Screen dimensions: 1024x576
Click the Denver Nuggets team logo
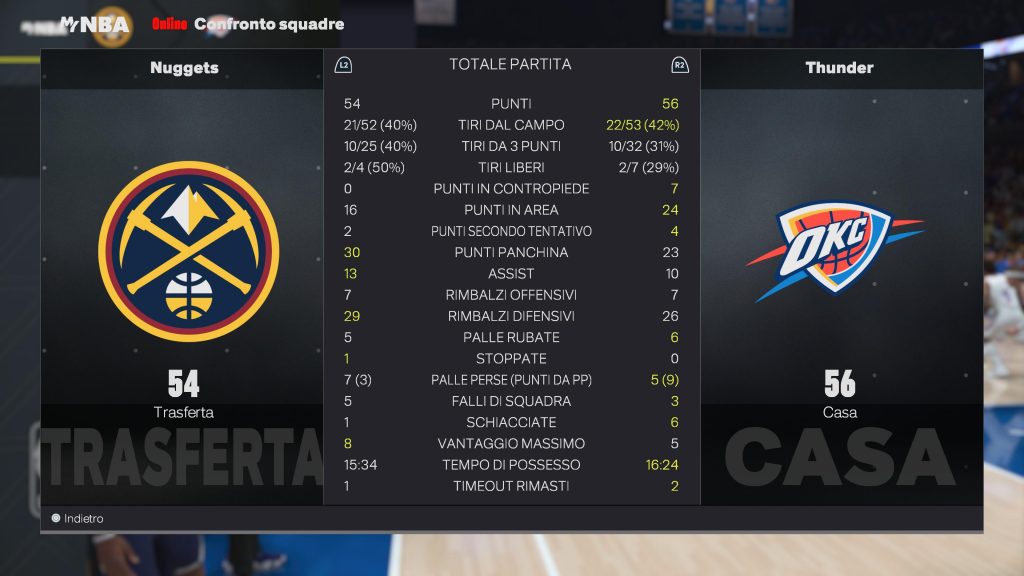click(188, 251)
